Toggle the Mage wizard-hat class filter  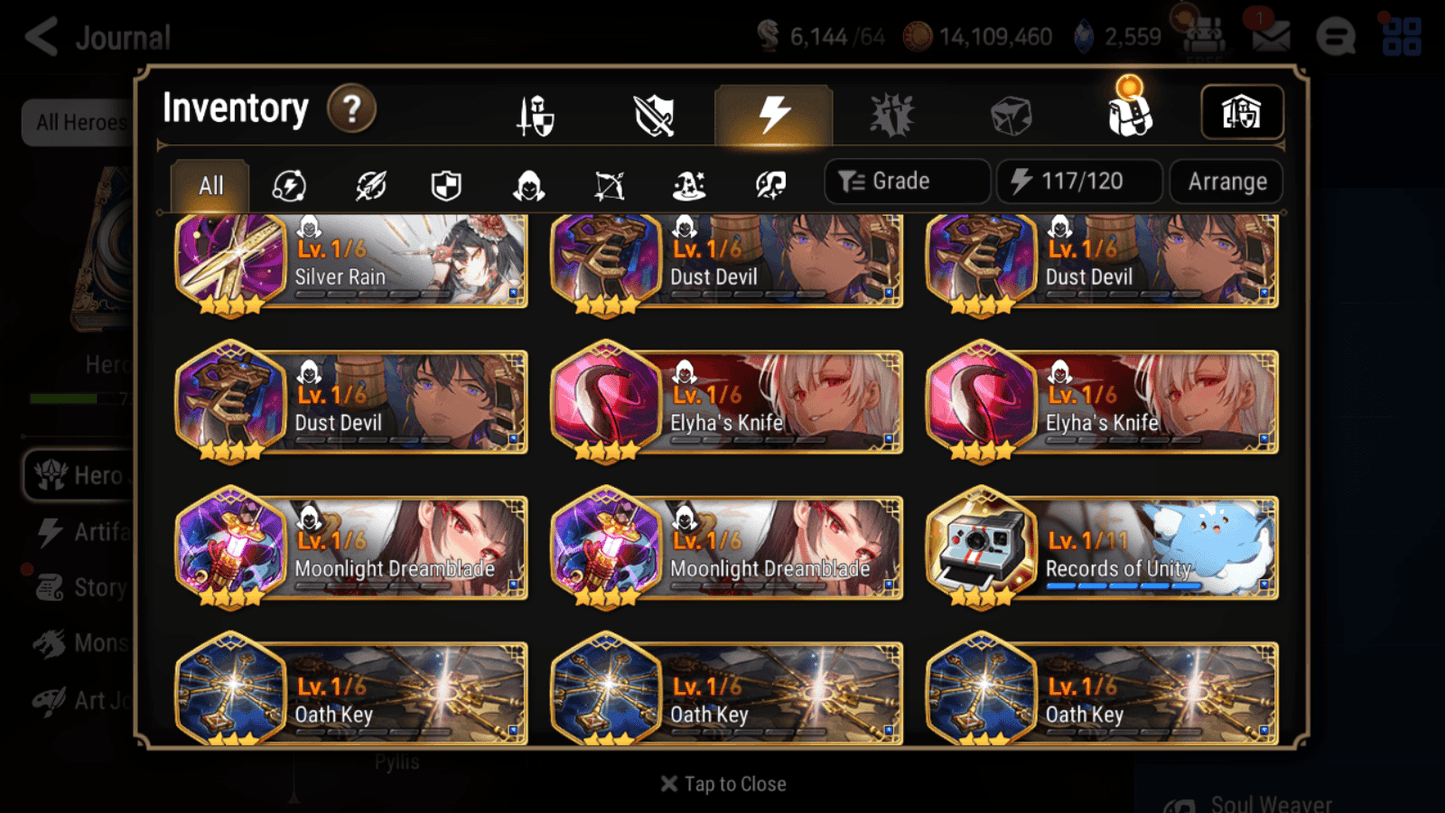pyautogui.click(x=688, y=185)
